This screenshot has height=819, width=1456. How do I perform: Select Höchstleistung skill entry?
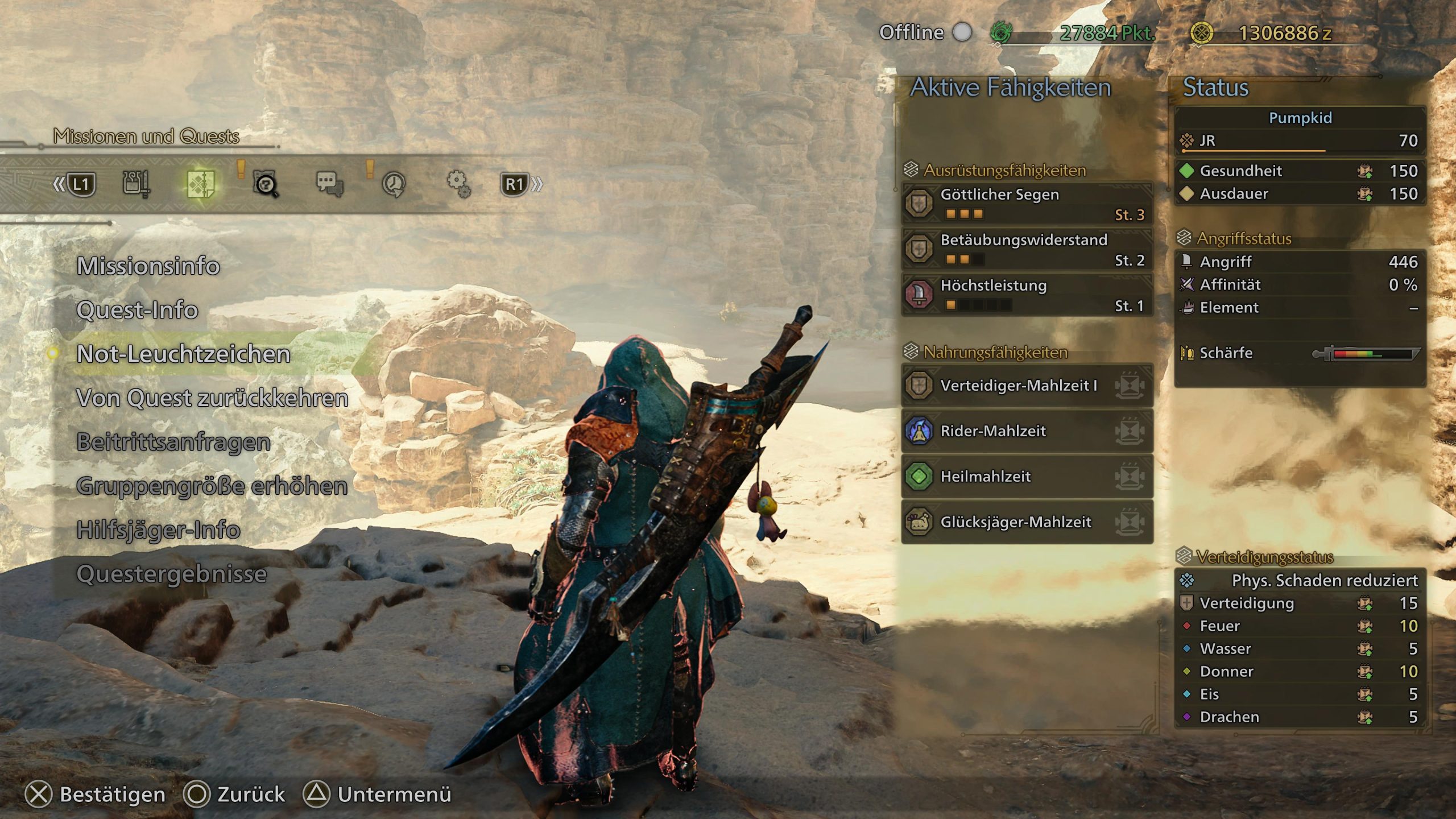[x=1027, y=294]
